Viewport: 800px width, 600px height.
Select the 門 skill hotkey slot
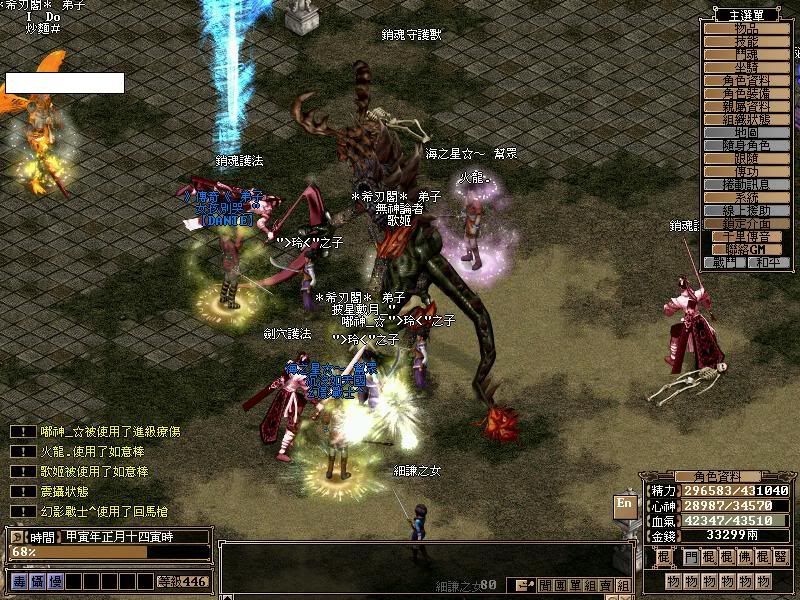coord(692,556)
